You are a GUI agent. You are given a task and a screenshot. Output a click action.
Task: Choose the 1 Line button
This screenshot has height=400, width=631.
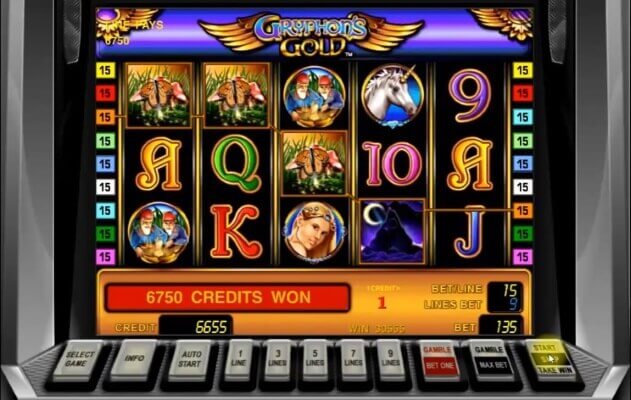click(239, 359)
